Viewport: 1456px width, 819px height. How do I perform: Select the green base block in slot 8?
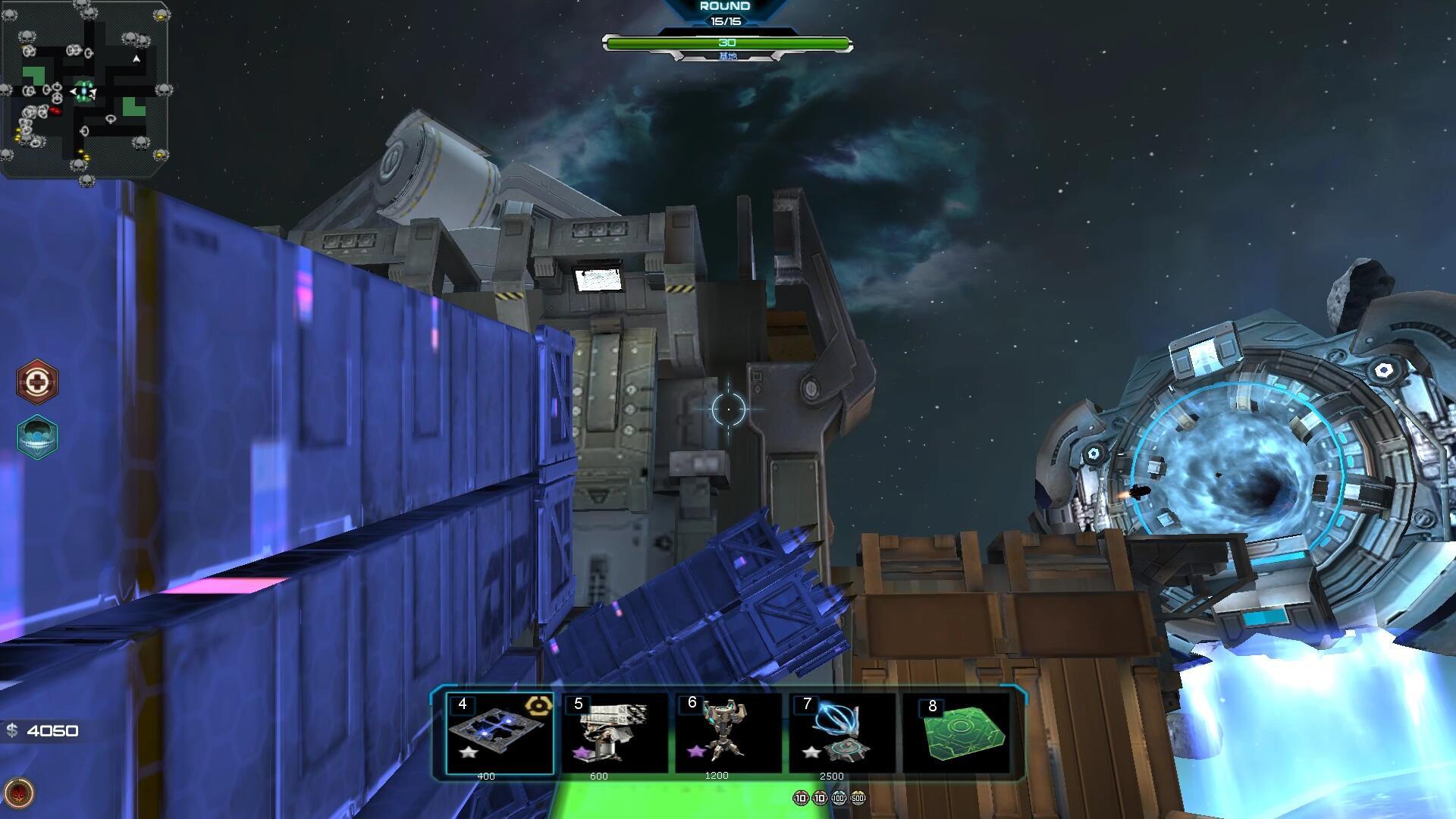[957, 733]
